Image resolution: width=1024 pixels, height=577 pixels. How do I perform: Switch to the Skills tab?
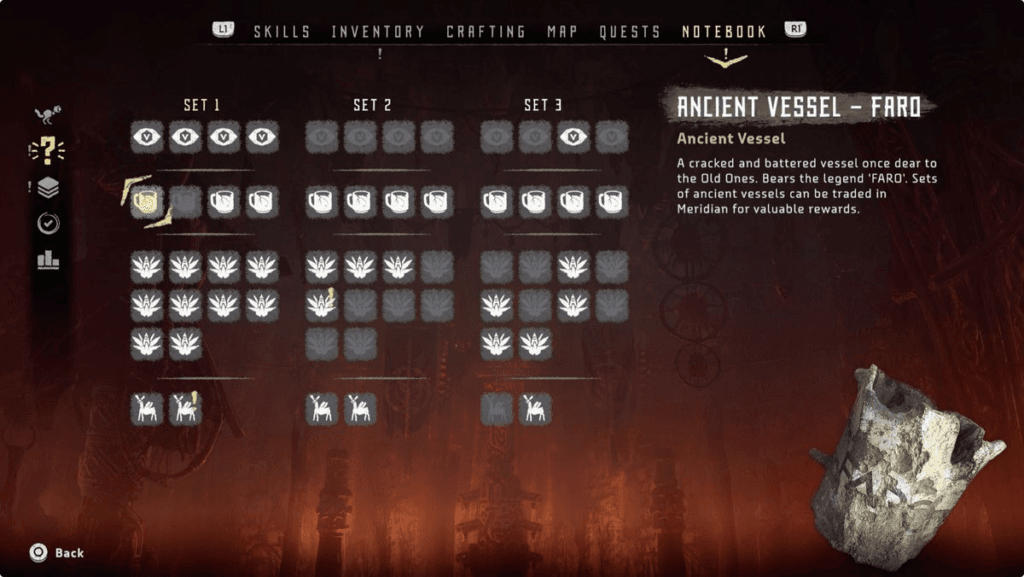281,32
